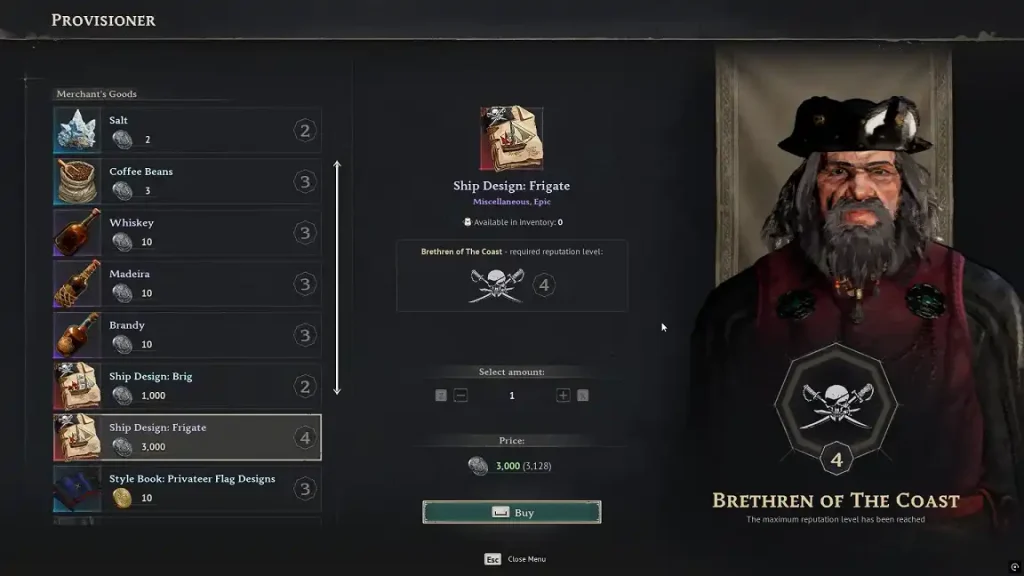1024x576 pixels.
Task: Buy the selected Frigate ship design
Action: click(511, 512)
